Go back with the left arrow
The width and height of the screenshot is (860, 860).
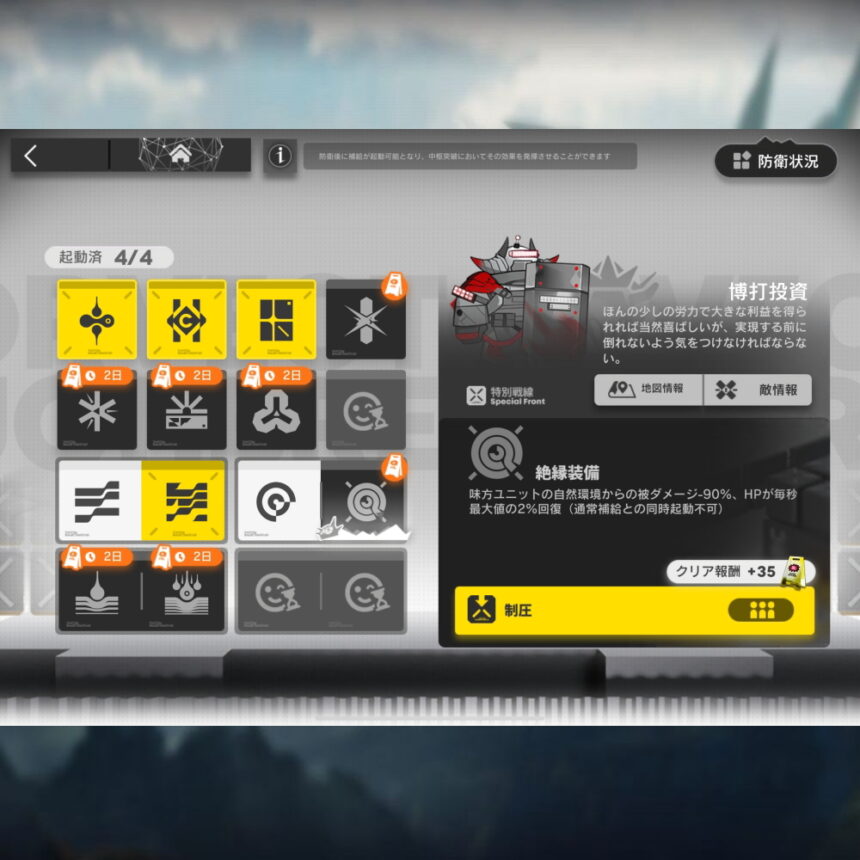point(31,155)
